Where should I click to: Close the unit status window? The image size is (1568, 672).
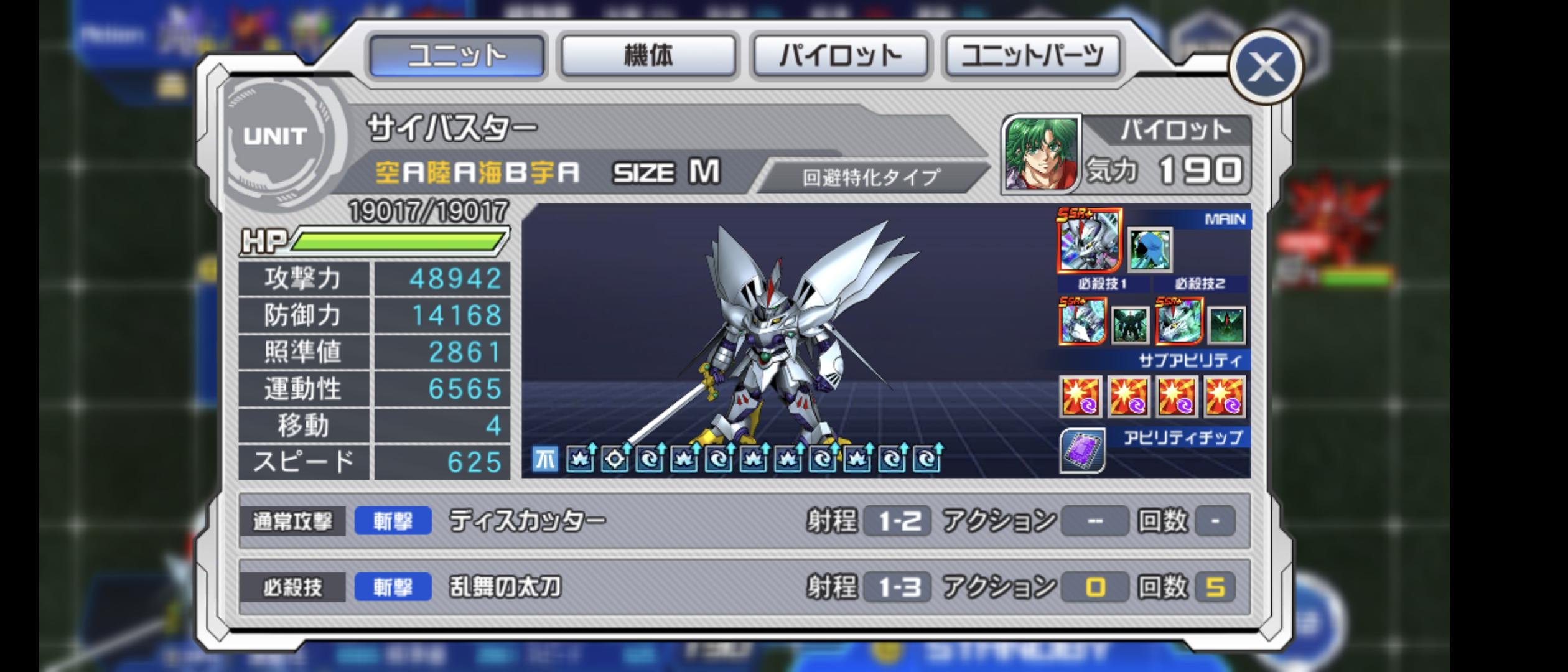1265,66
